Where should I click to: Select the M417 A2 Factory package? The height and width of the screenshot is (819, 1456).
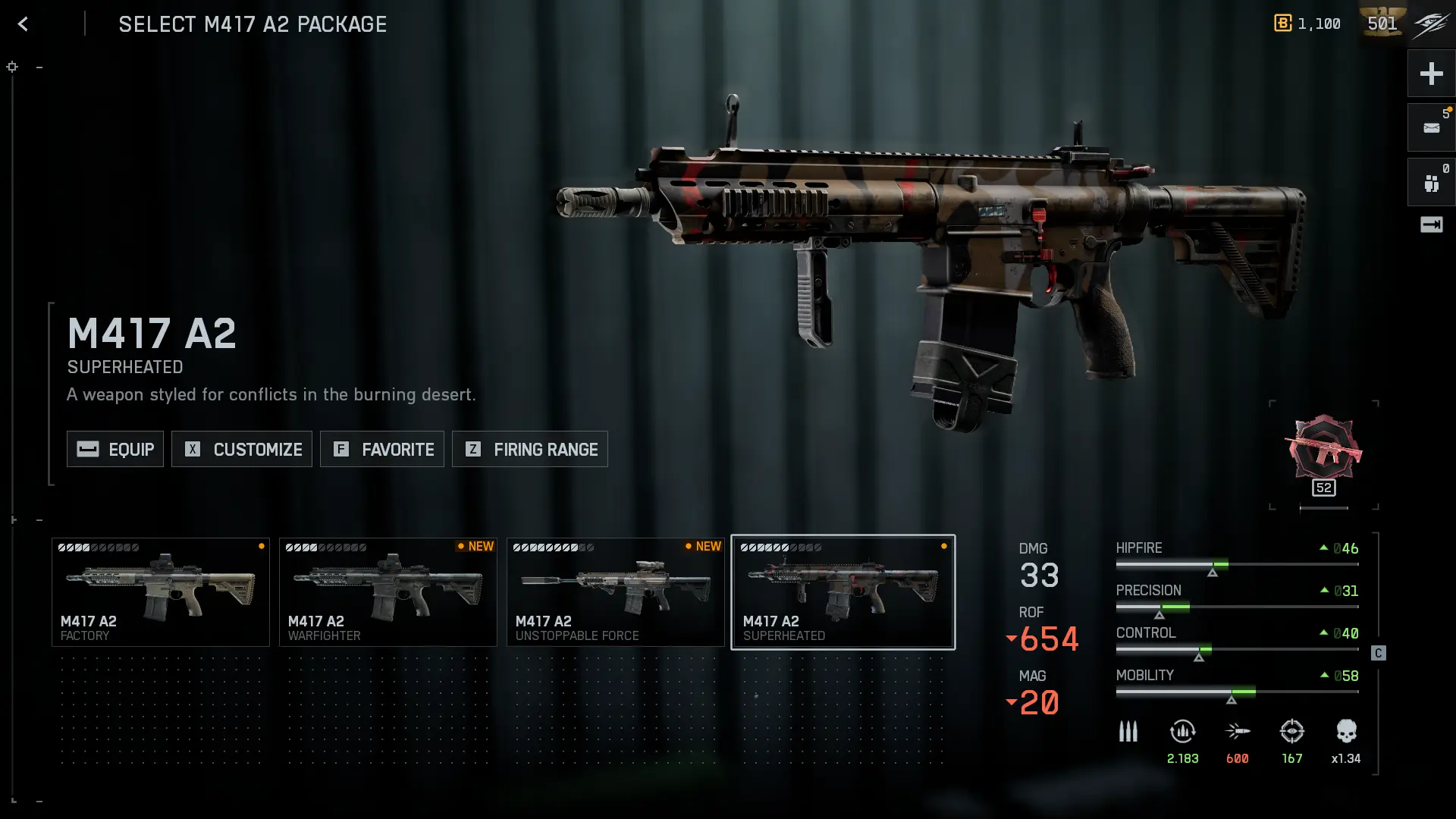[x=161, y=592]
